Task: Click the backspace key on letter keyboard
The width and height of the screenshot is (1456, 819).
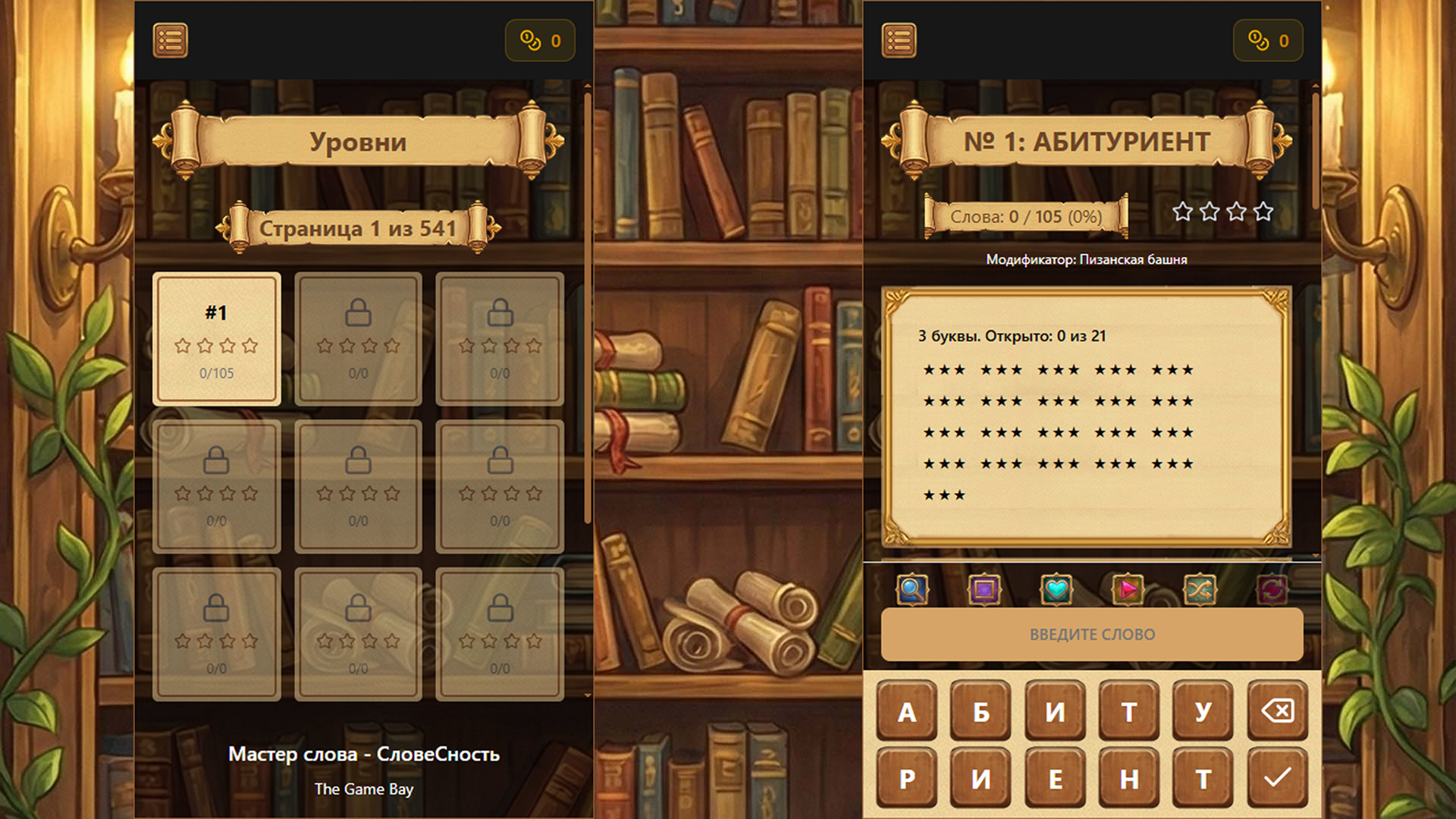Action: pyautogui.click(x=1277, y=711)
